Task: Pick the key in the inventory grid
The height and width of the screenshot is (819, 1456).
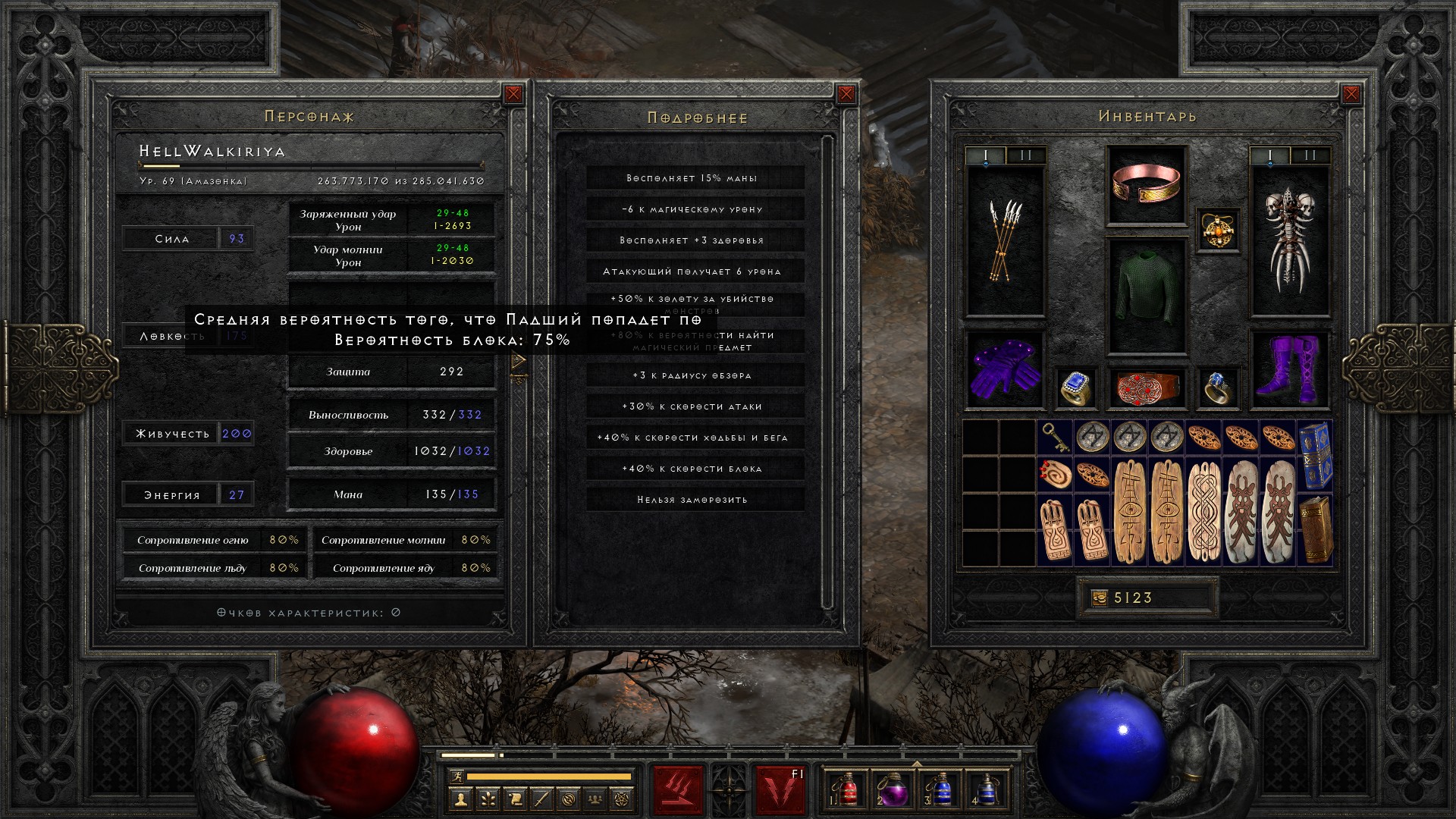Action: pos(1055,438)
